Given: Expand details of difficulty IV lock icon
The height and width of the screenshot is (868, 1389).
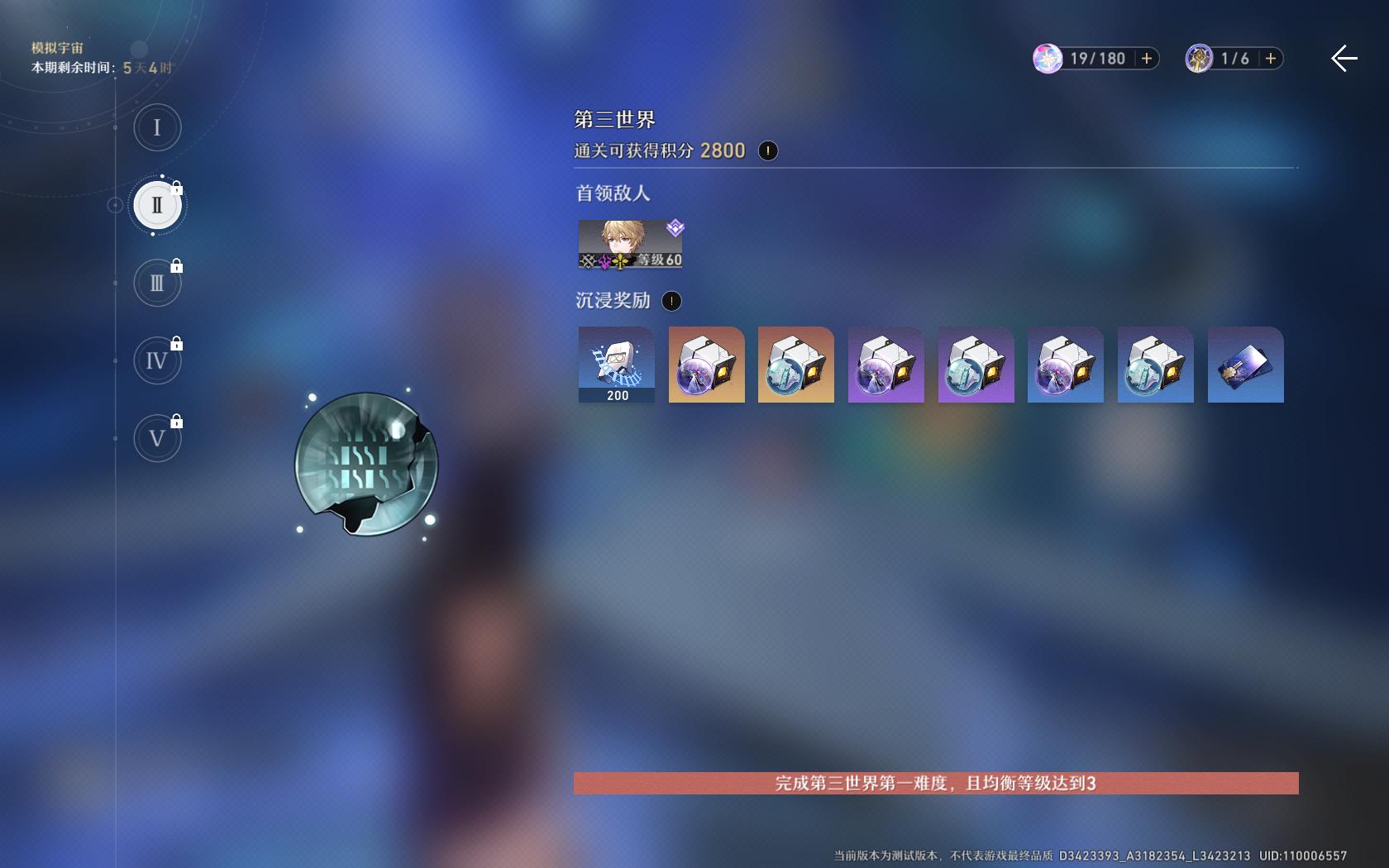Looking at the screenshot, I should [x=178, y=341].
